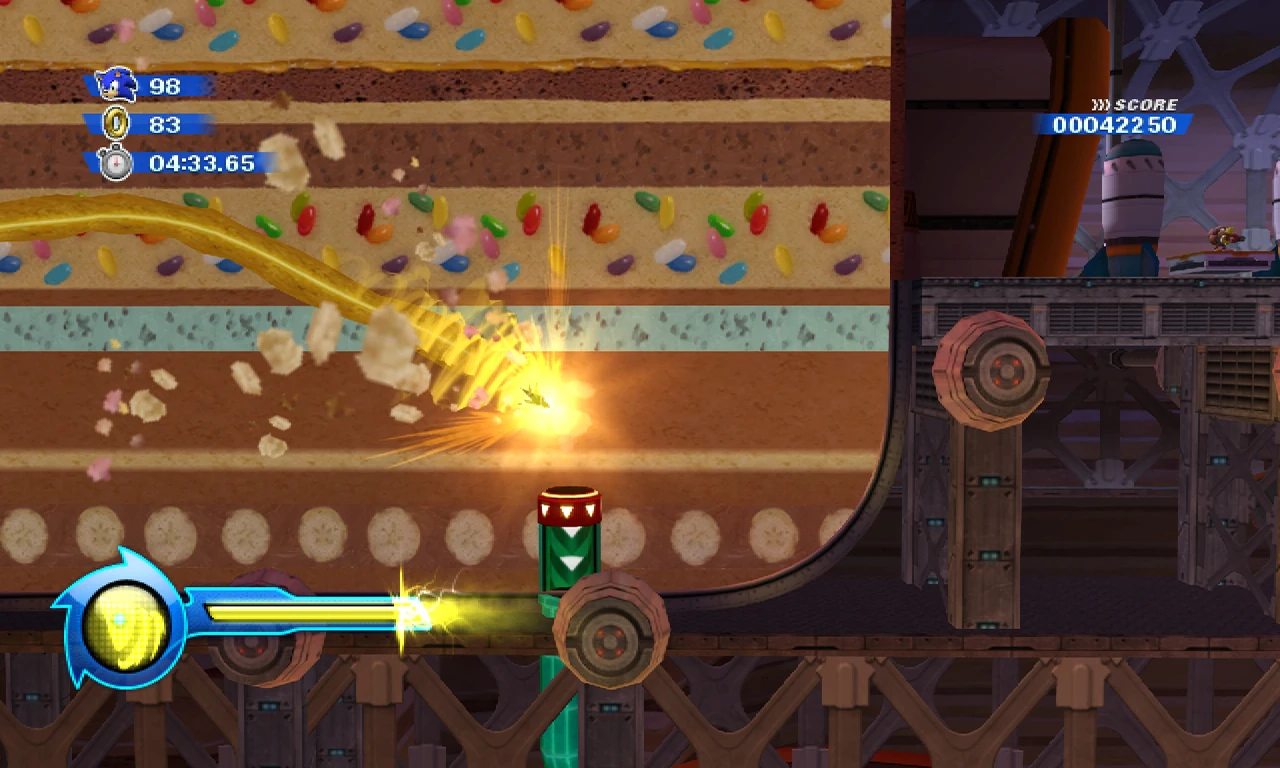Select the gold ring counter icon
Screen dimensions: 1280x768
[x=117, y=124]
